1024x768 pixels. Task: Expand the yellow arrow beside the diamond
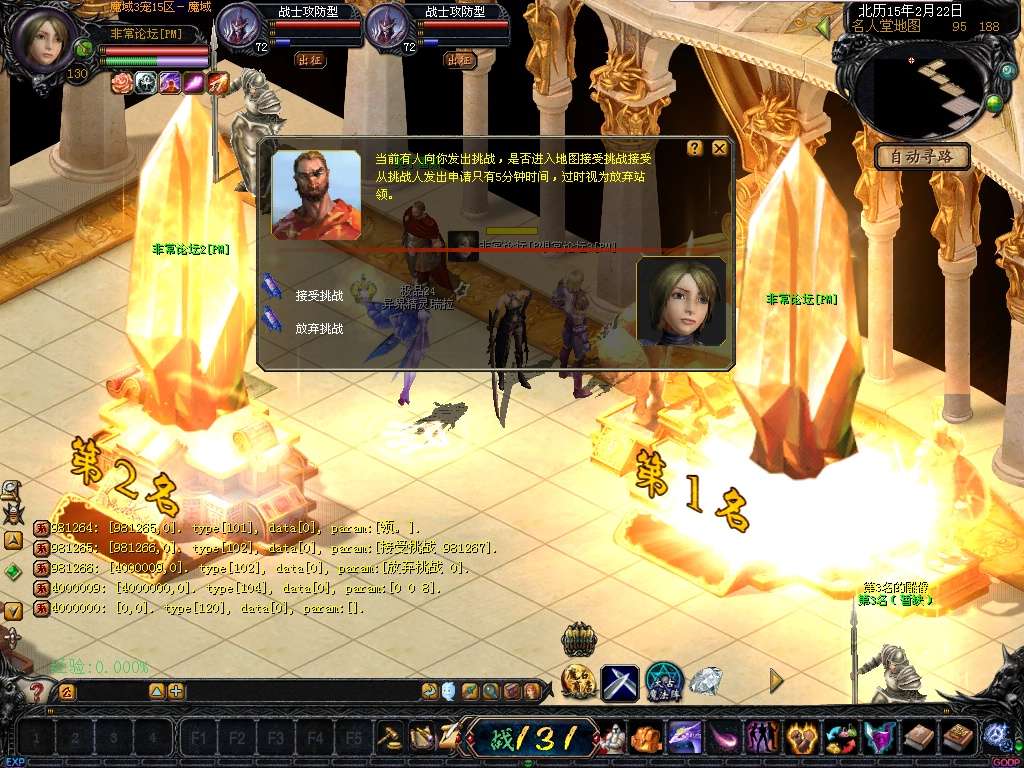click(776, 681)
